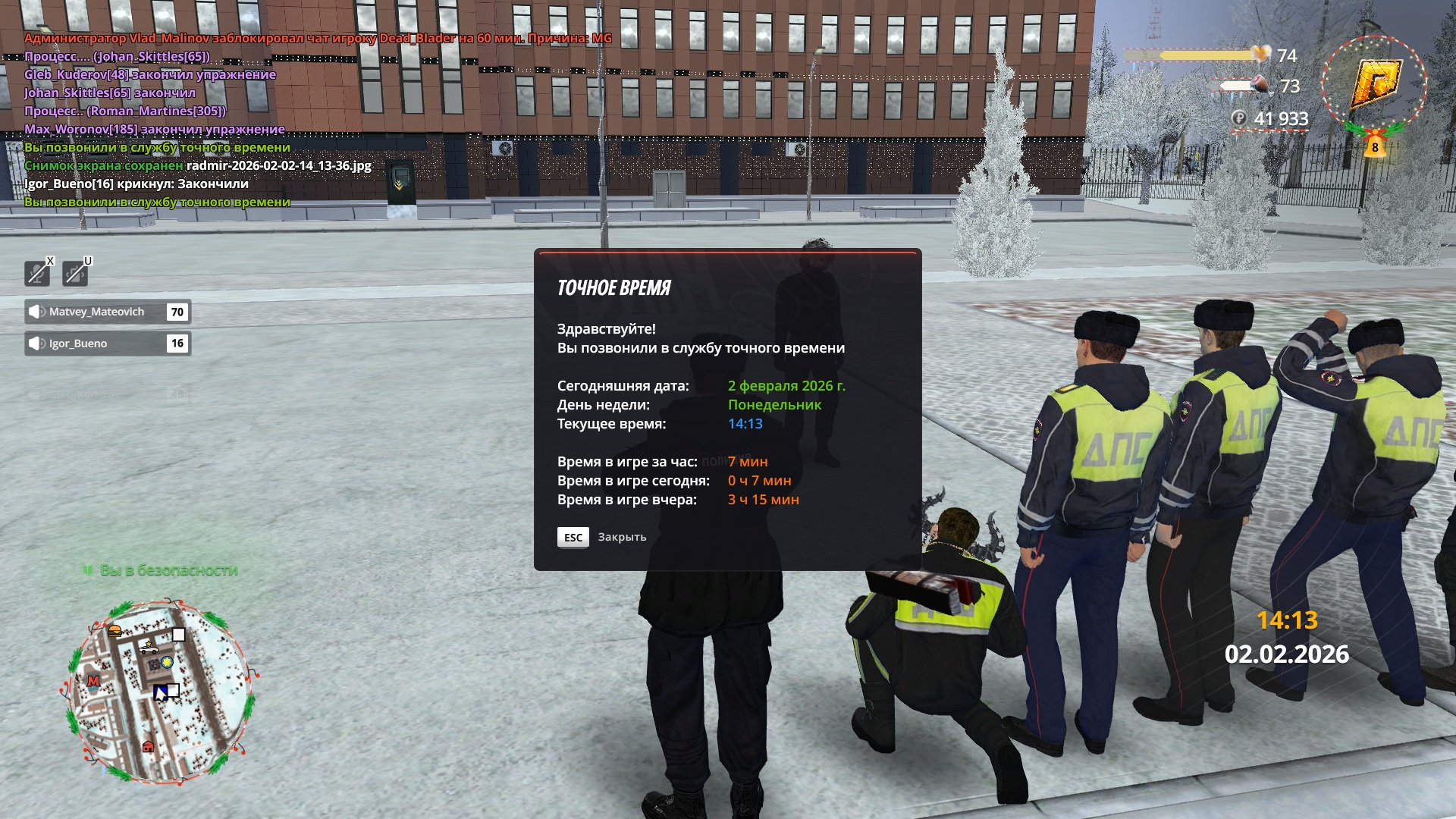The height and width of the screenshot is (819, 1456).
Task: Toggle the microphone icon marked X
Action: (x=37, y=273)
